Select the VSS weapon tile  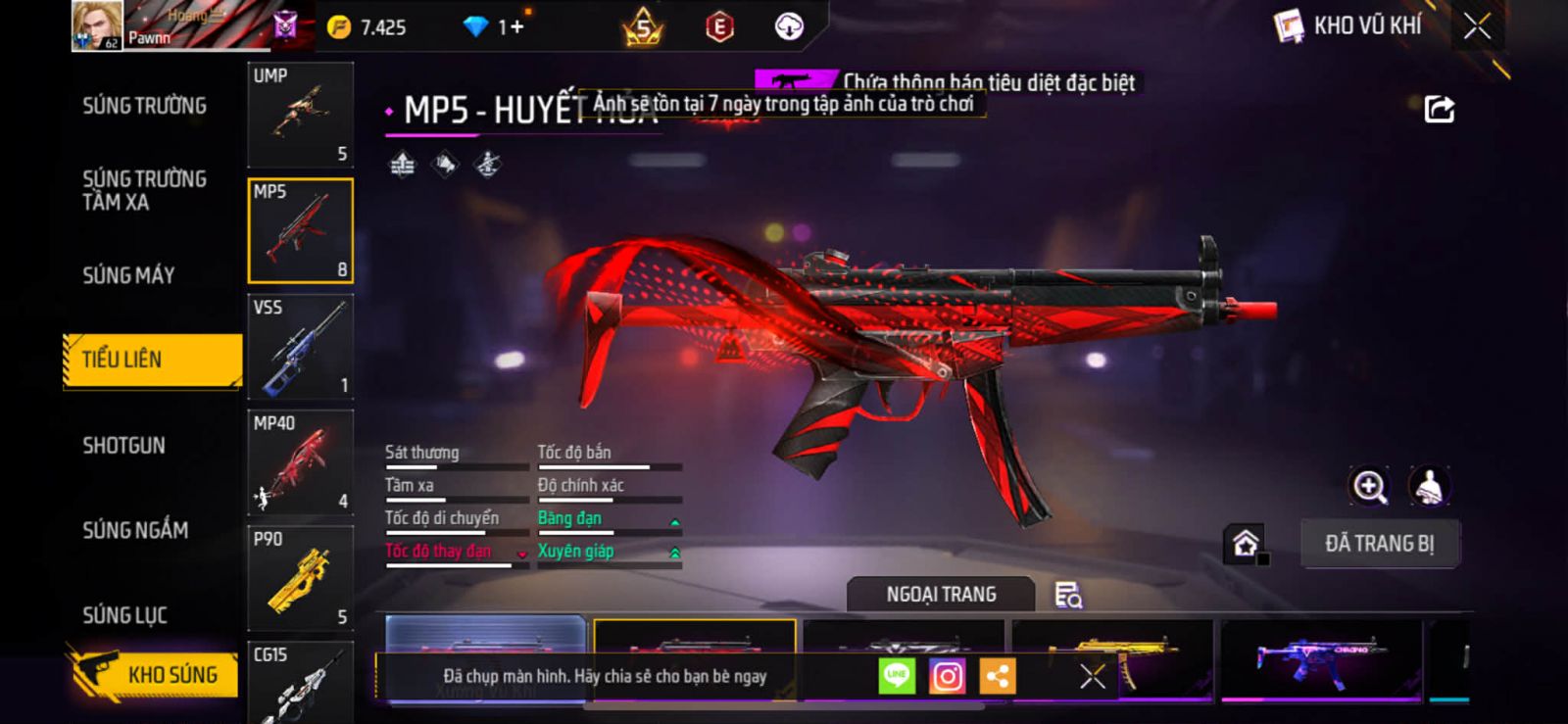(300, 347)
